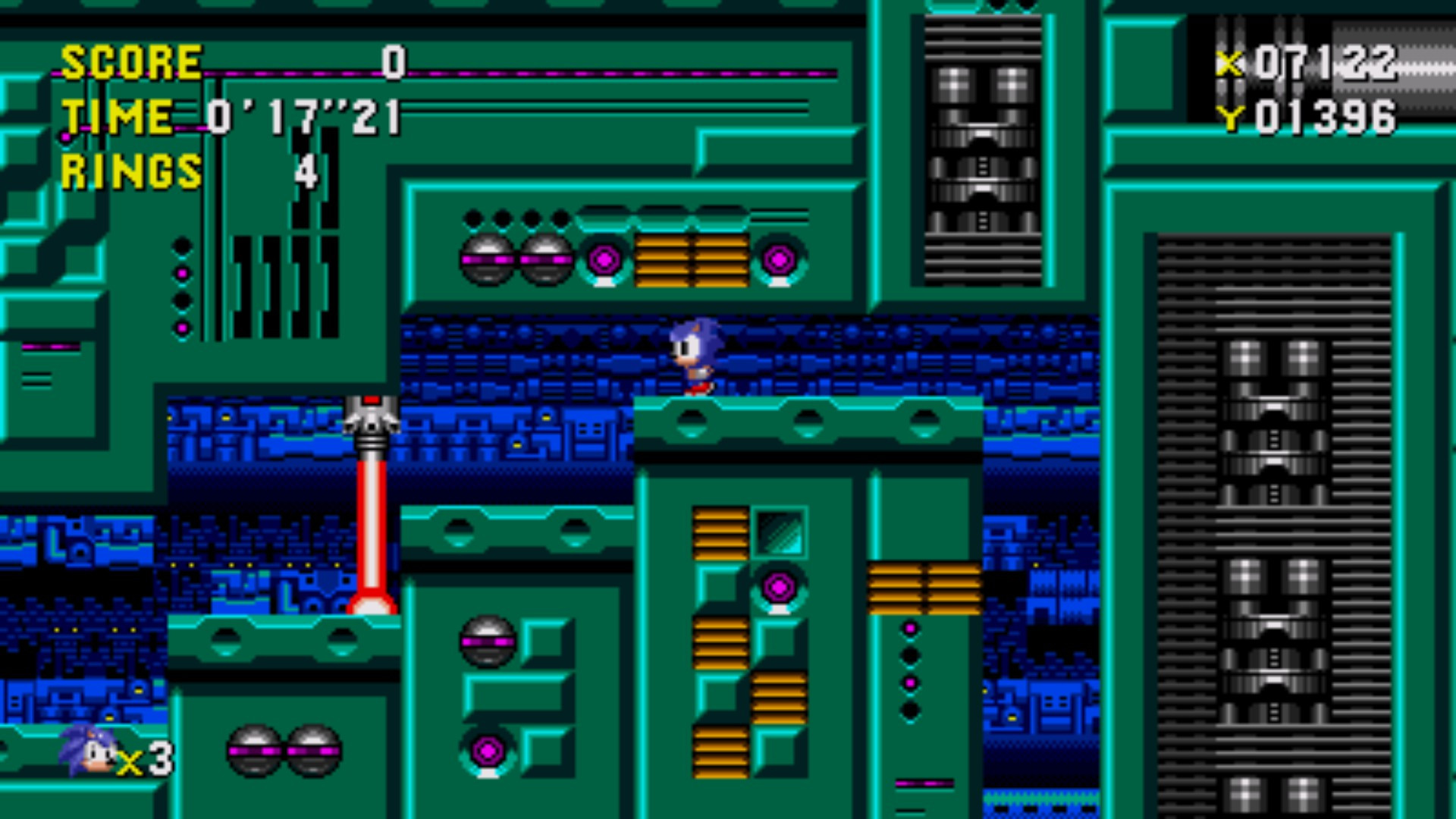
Task: Click the timer reading 0'17"21
Action: click(303, 116)
